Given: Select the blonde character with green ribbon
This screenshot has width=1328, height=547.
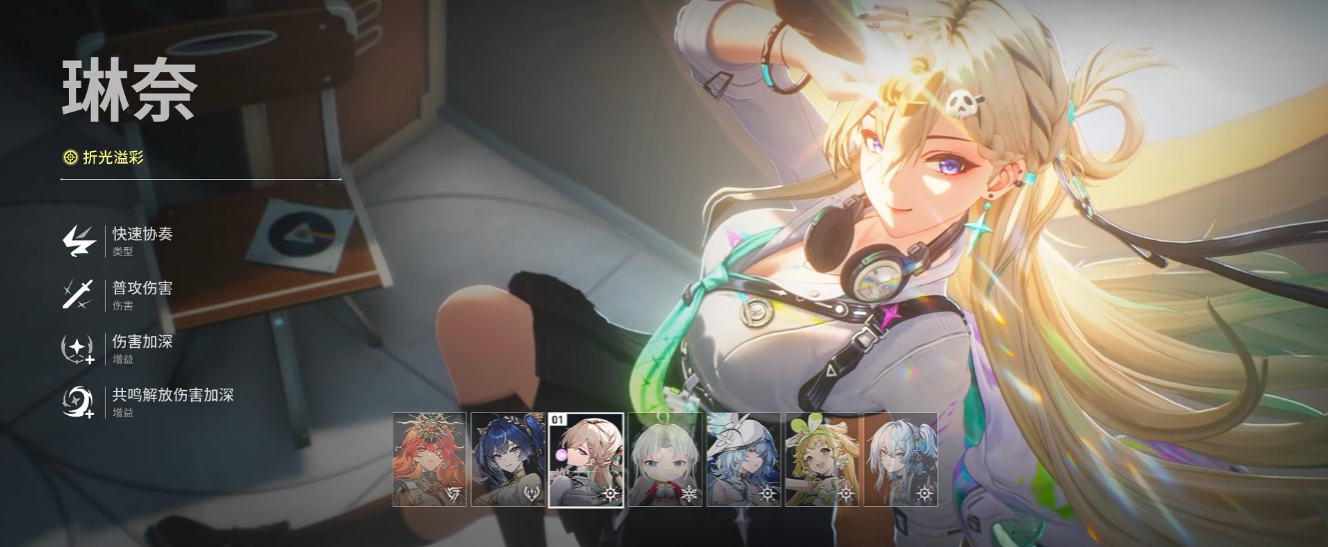Looking at the screenshot, I should 822,459.
